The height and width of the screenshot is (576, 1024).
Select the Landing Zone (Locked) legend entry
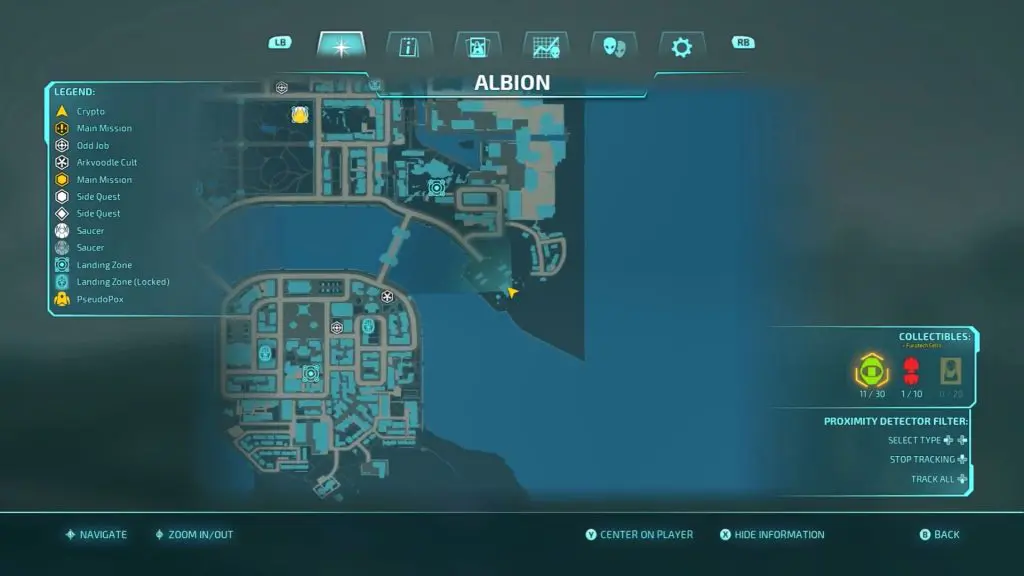click(x=122, y=281)
